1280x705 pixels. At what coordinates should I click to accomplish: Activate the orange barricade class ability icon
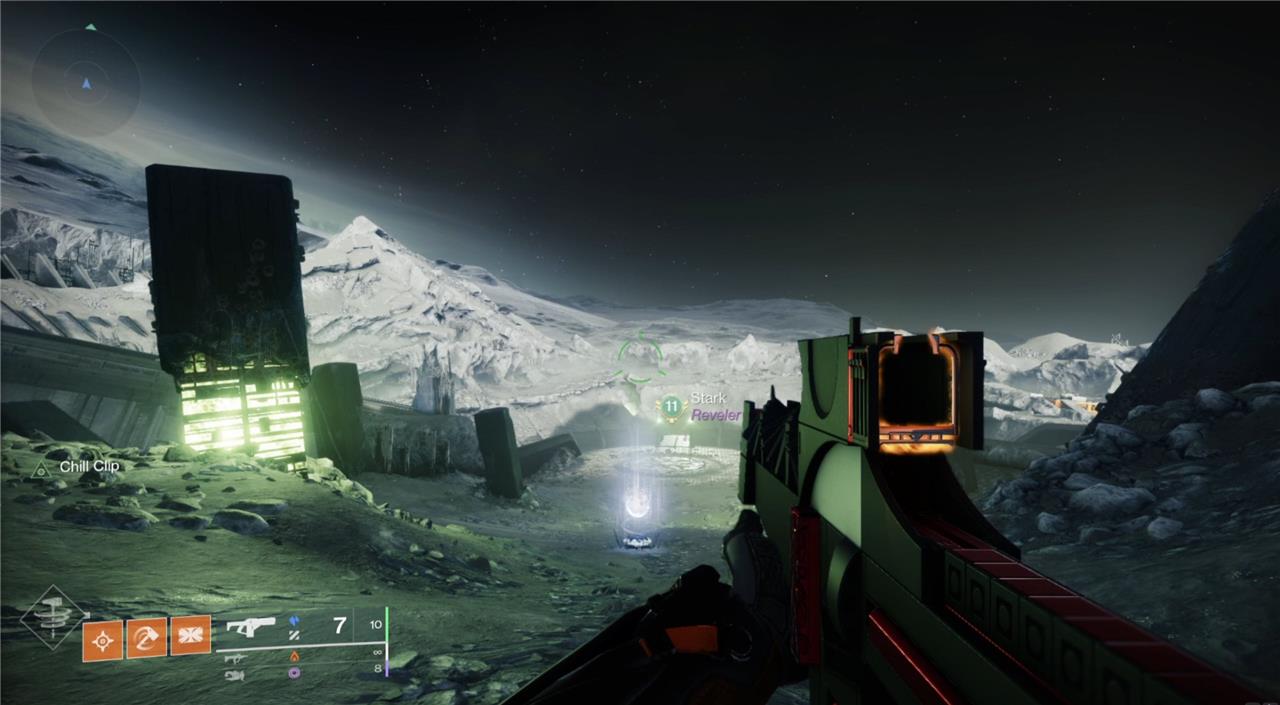click(190, 636)
